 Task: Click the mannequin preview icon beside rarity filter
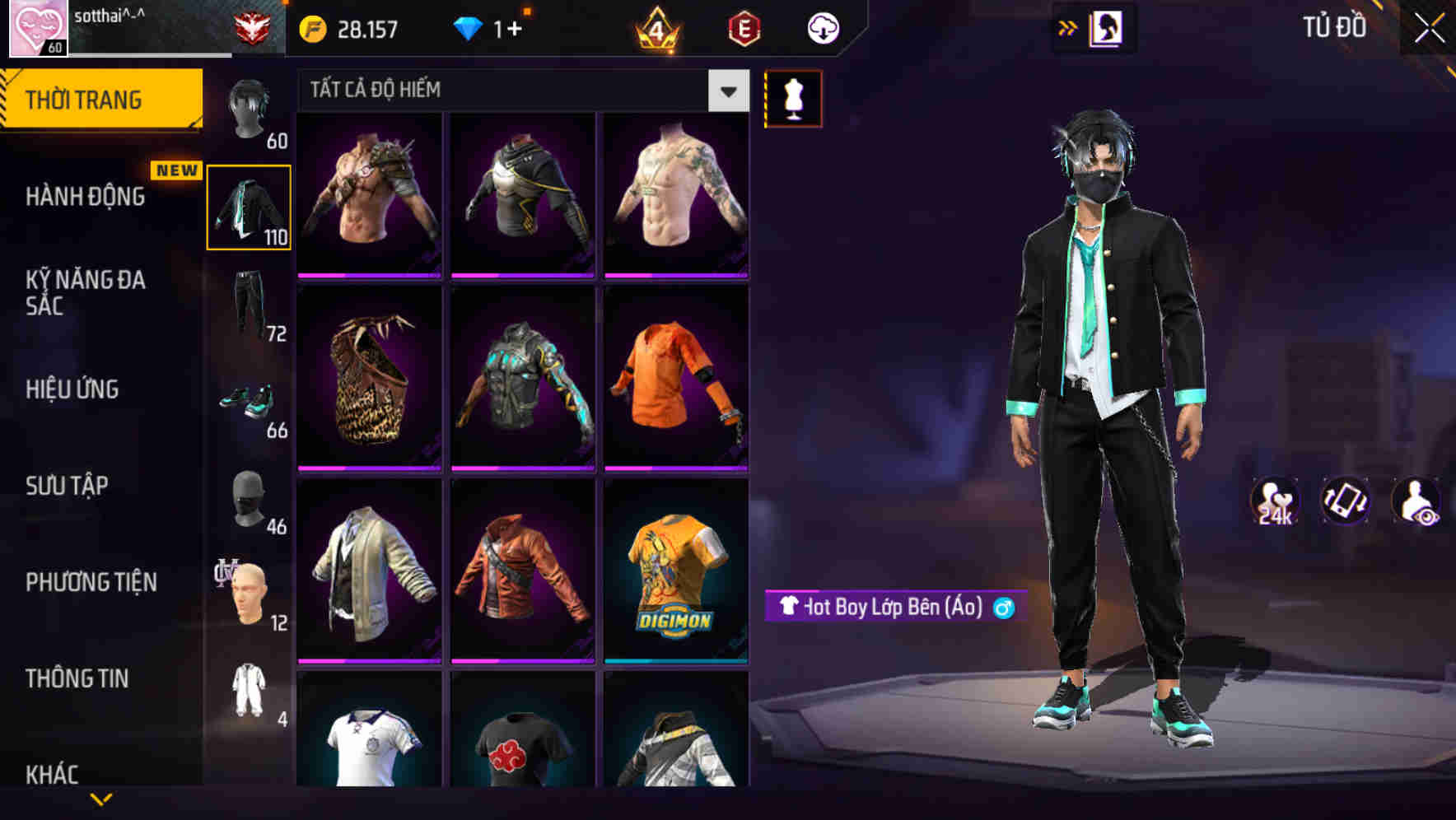coord(792,98)
